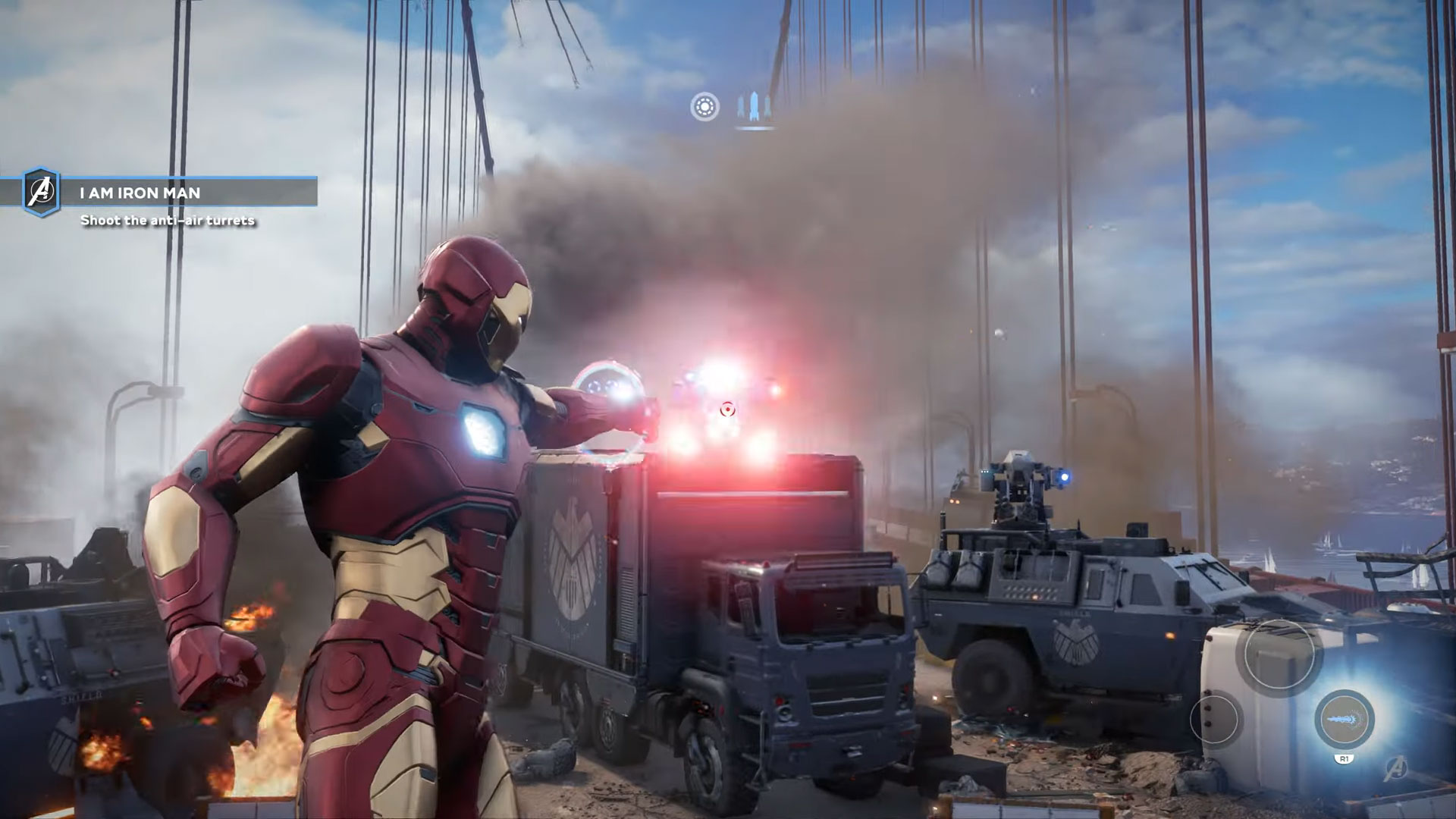Image resolution: width=1456 pixels, height=819 pixels.
Task: Activate the Unibeam heroic ability icon
Action: tap(1344, 719)
